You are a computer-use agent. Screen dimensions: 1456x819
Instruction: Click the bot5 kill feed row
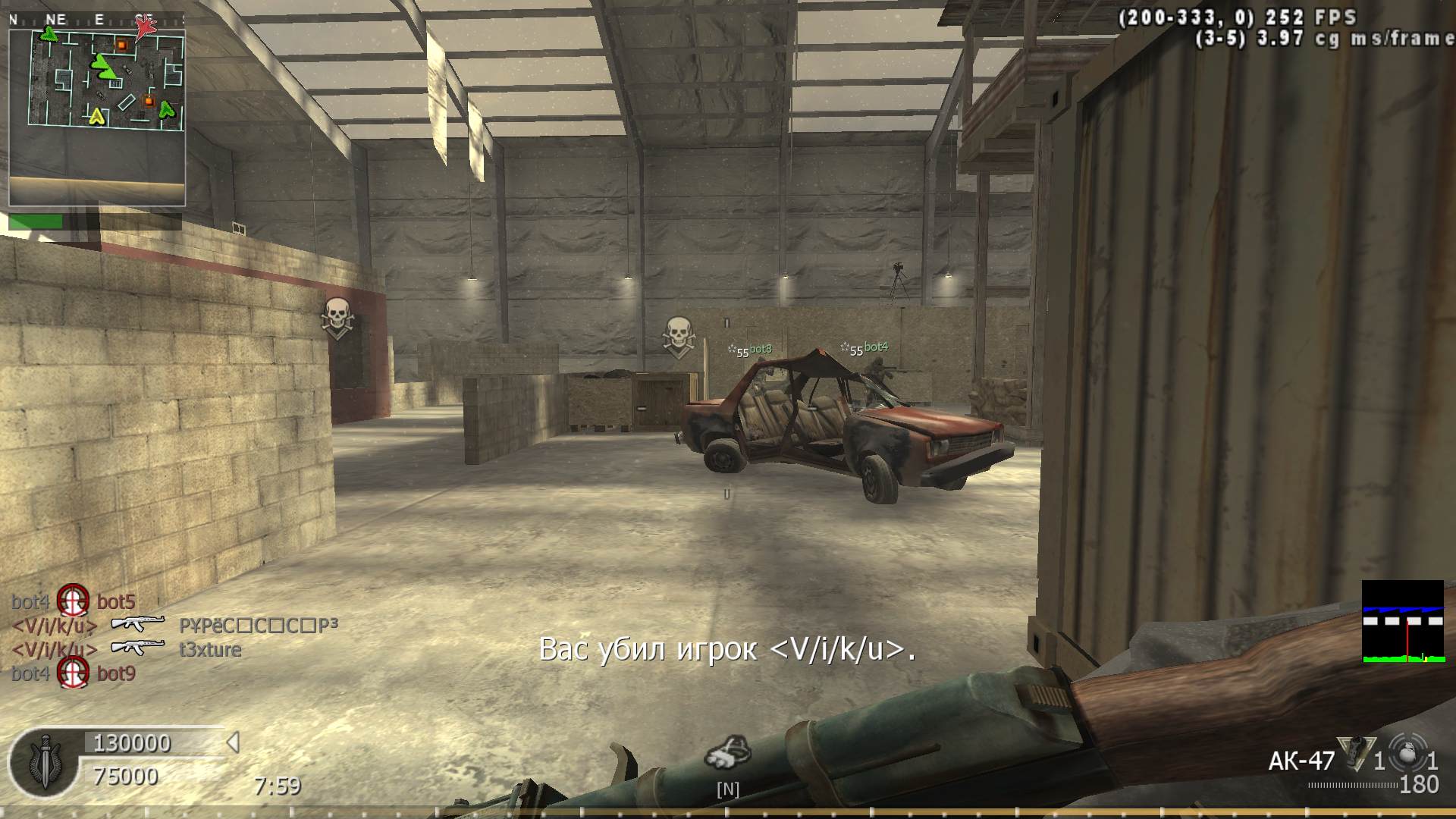tap(74, 602)
